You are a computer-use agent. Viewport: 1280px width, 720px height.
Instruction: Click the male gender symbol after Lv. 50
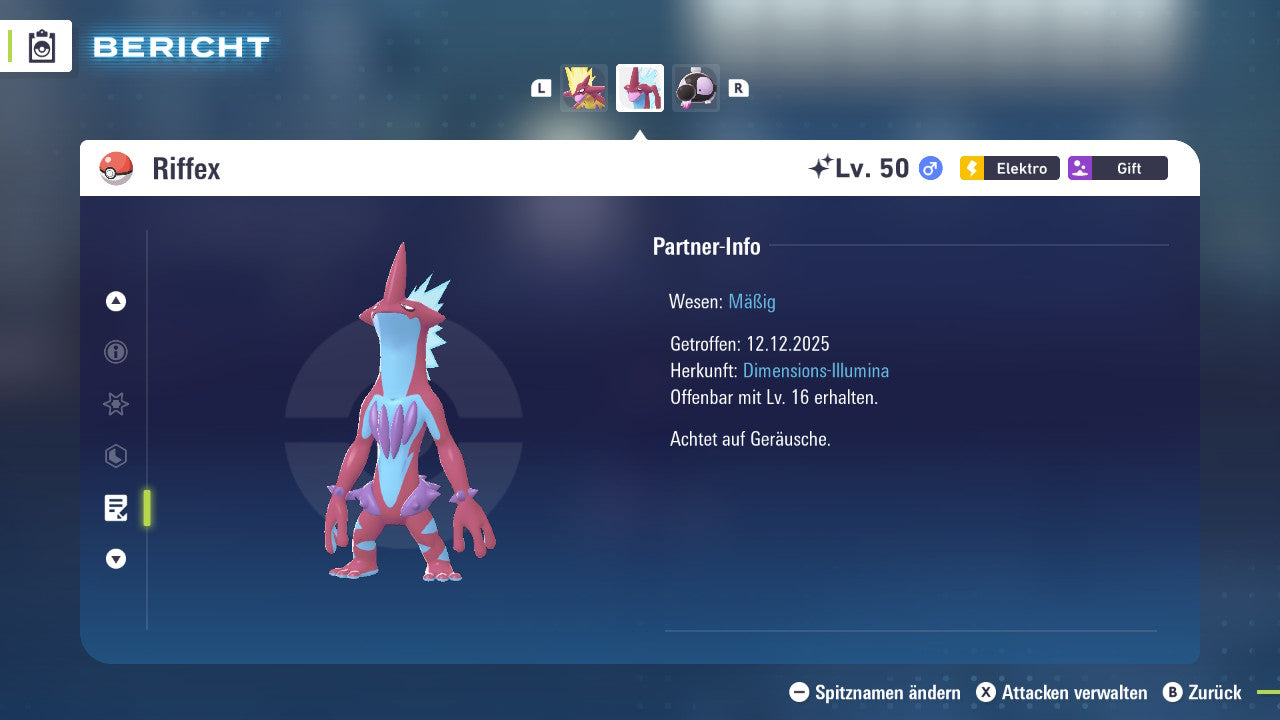click(x=928, y=168)
